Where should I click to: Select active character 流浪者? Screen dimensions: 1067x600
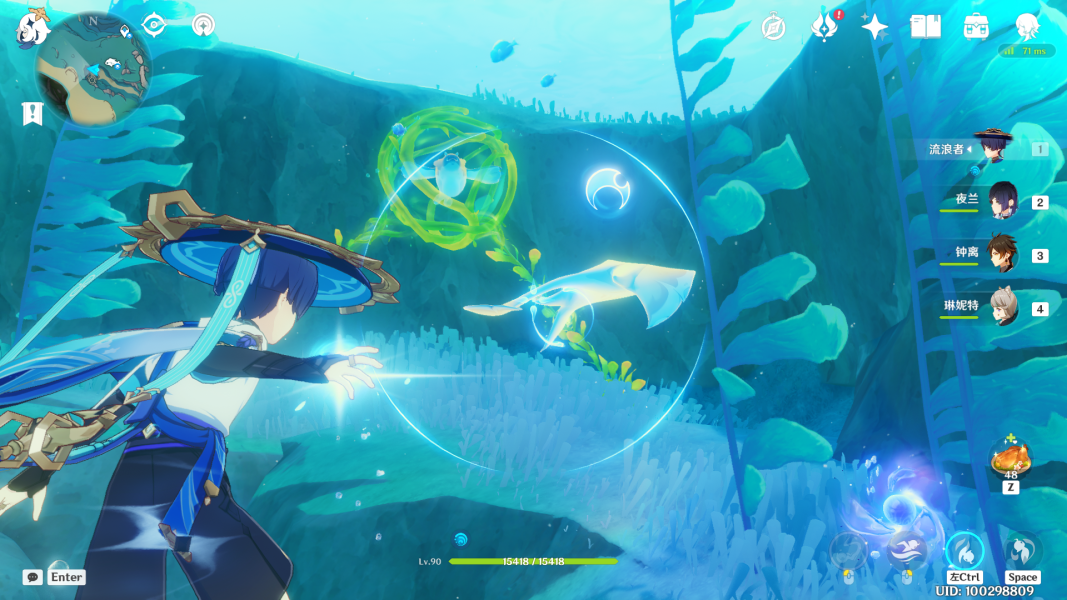coord(993,148)
